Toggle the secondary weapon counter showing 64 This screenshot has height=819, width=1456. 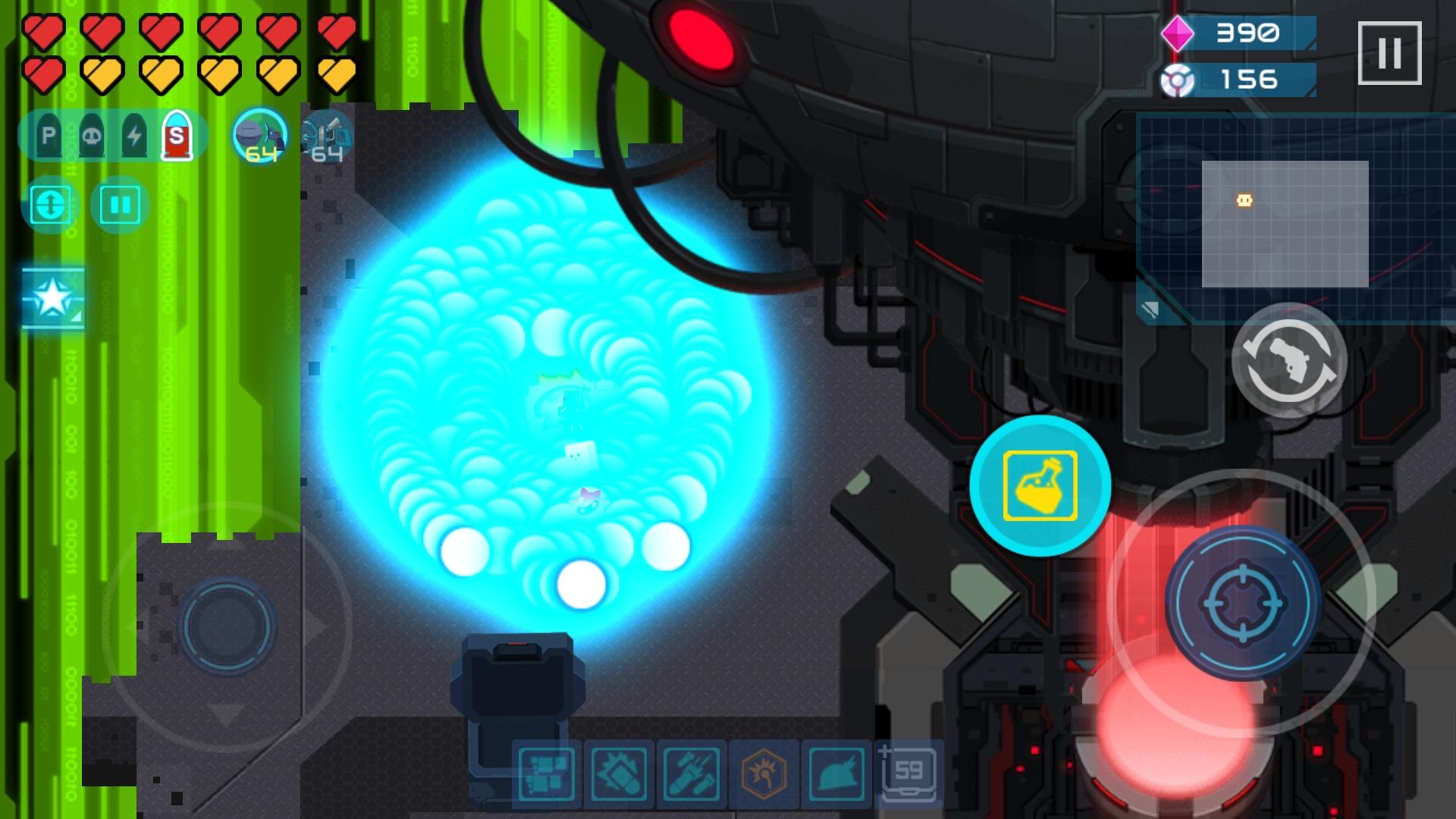point(326,136)
